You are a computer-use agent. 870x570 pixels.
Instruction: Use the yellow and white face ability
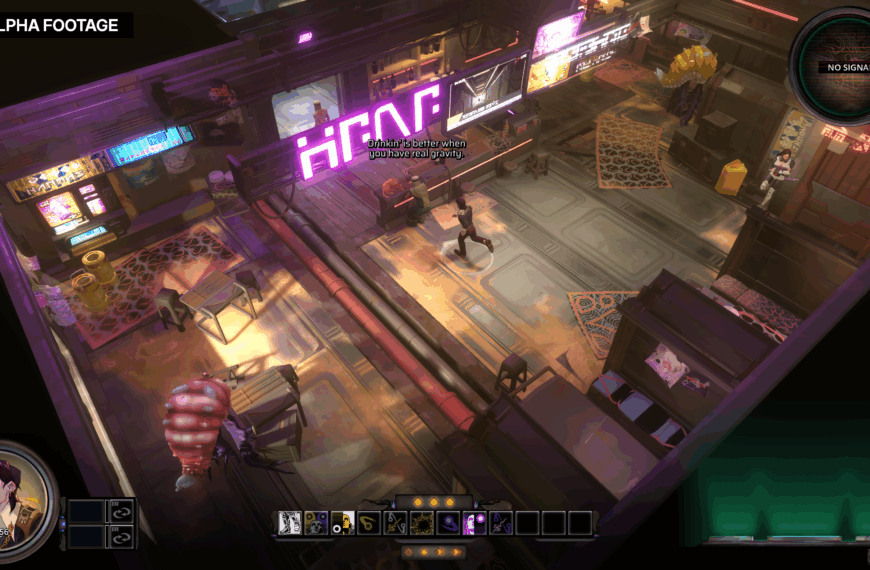(x=343, y=522)
